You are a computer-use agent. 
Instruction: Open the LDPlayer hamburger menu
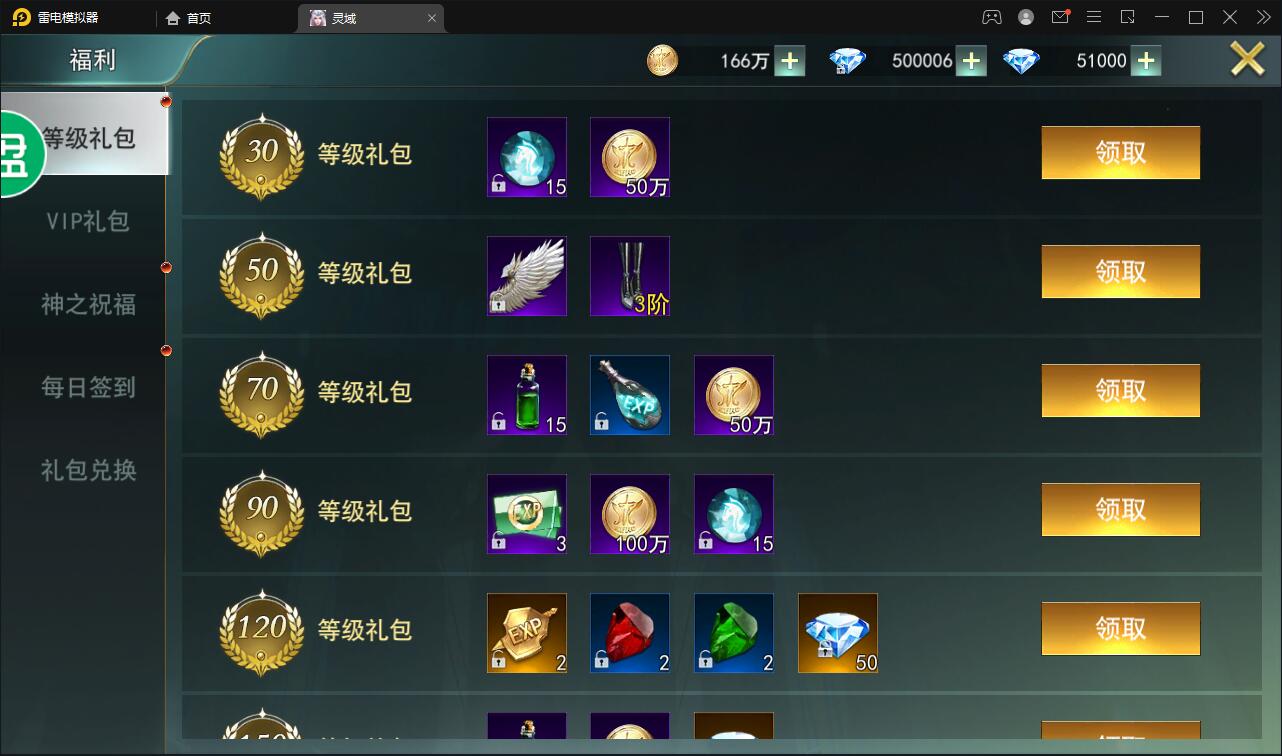tap(1094, 16)
